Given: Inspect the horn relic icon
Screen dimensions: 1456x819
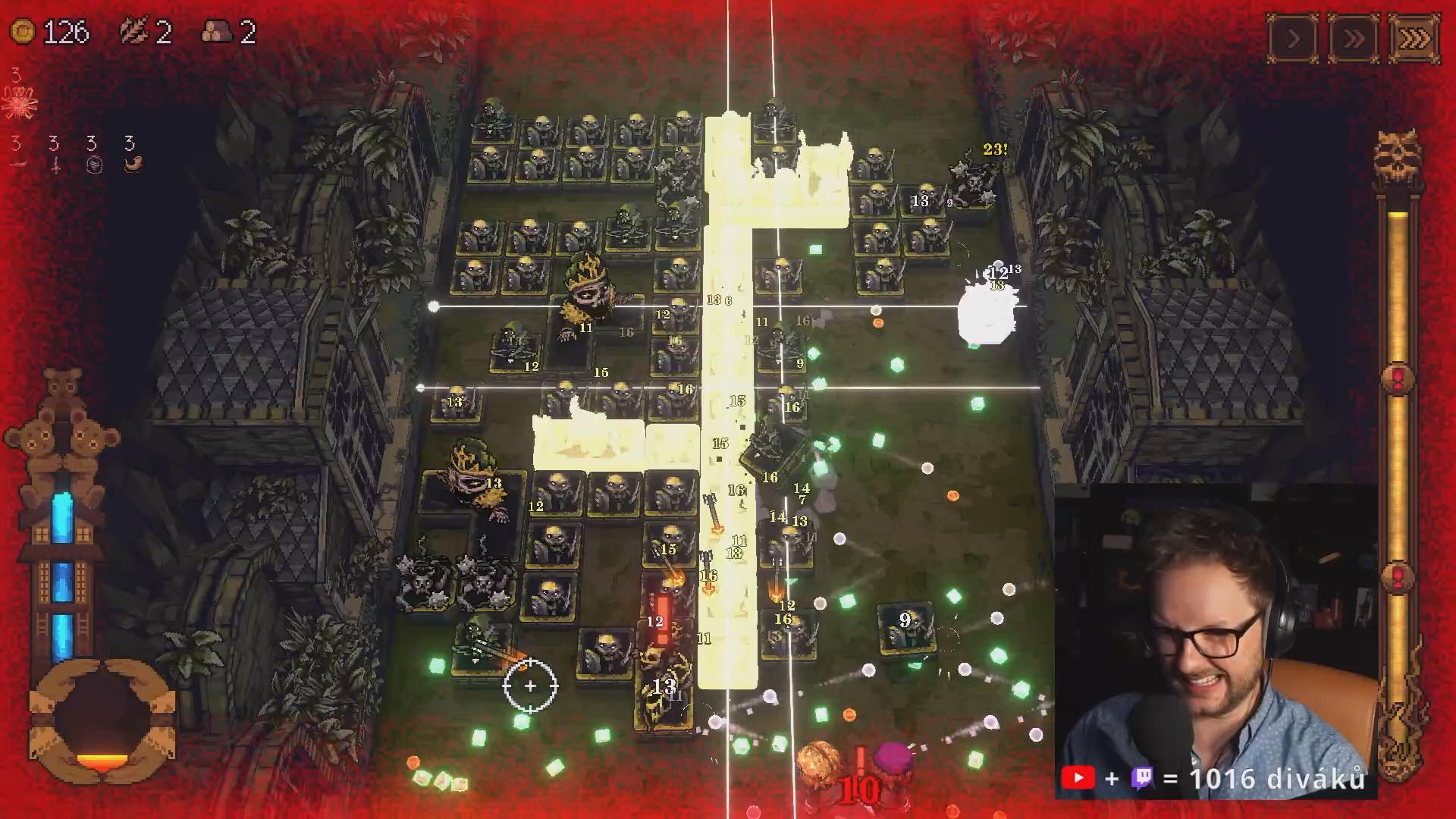Looking at the screenshot, I should (x=132, y=164).
